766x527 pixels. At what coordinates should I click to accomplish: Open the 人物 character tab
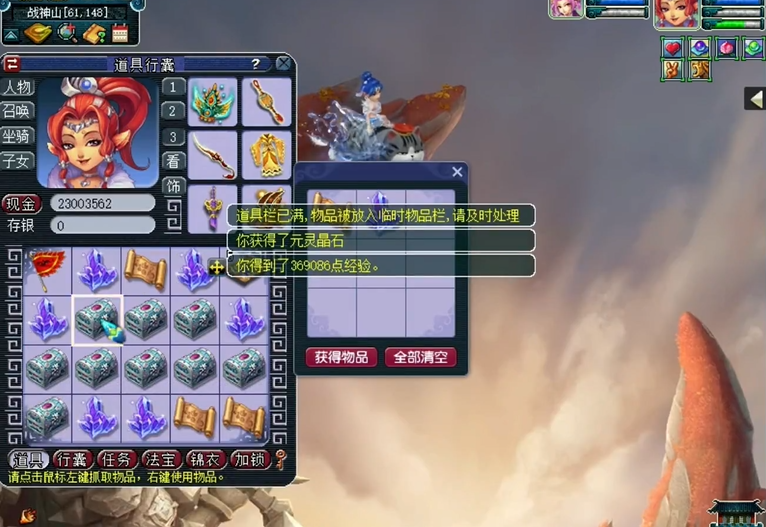click(17, 88)
